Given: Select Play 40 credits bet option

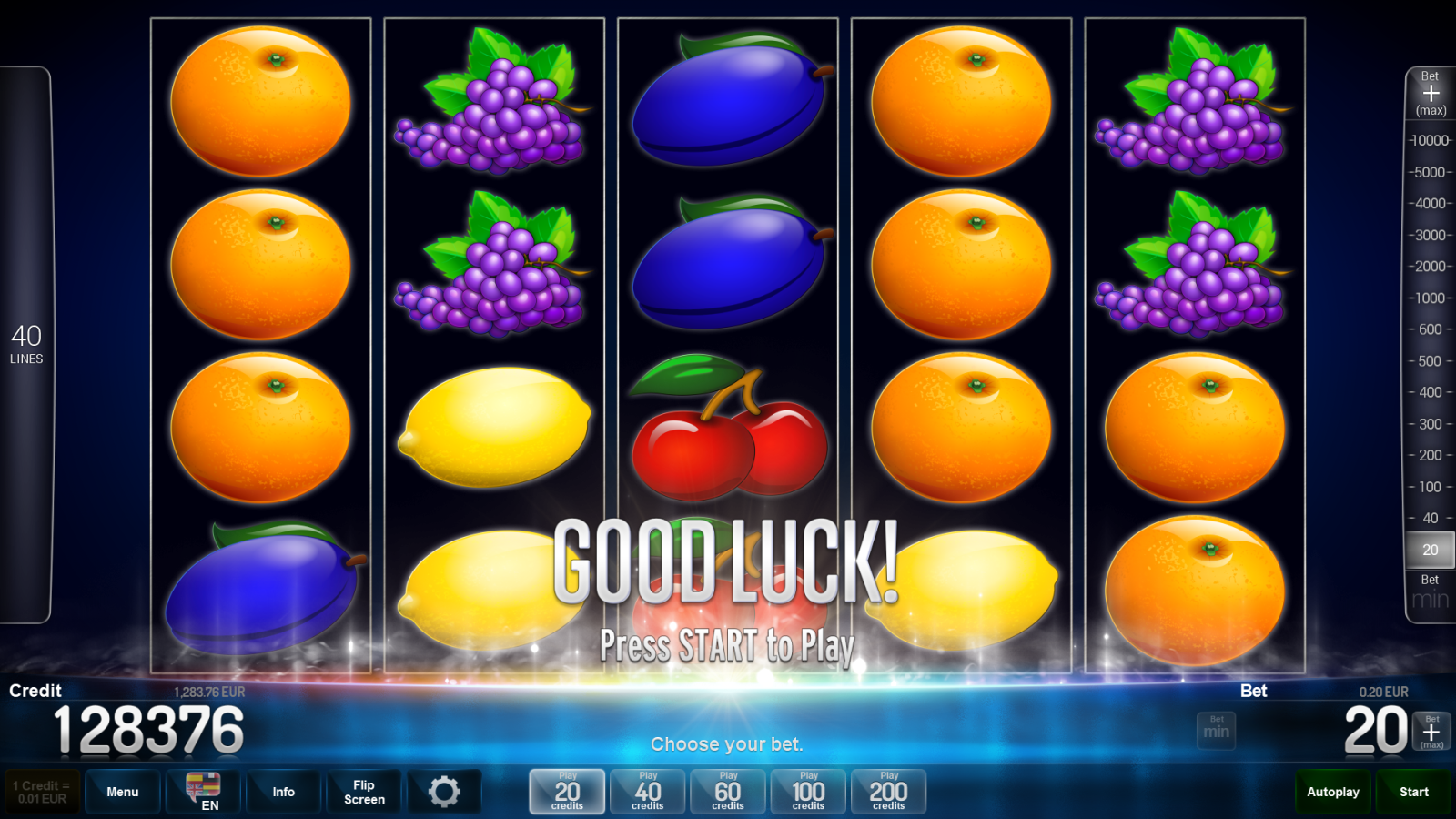Looking at the screenshot, I should [647, 791].
